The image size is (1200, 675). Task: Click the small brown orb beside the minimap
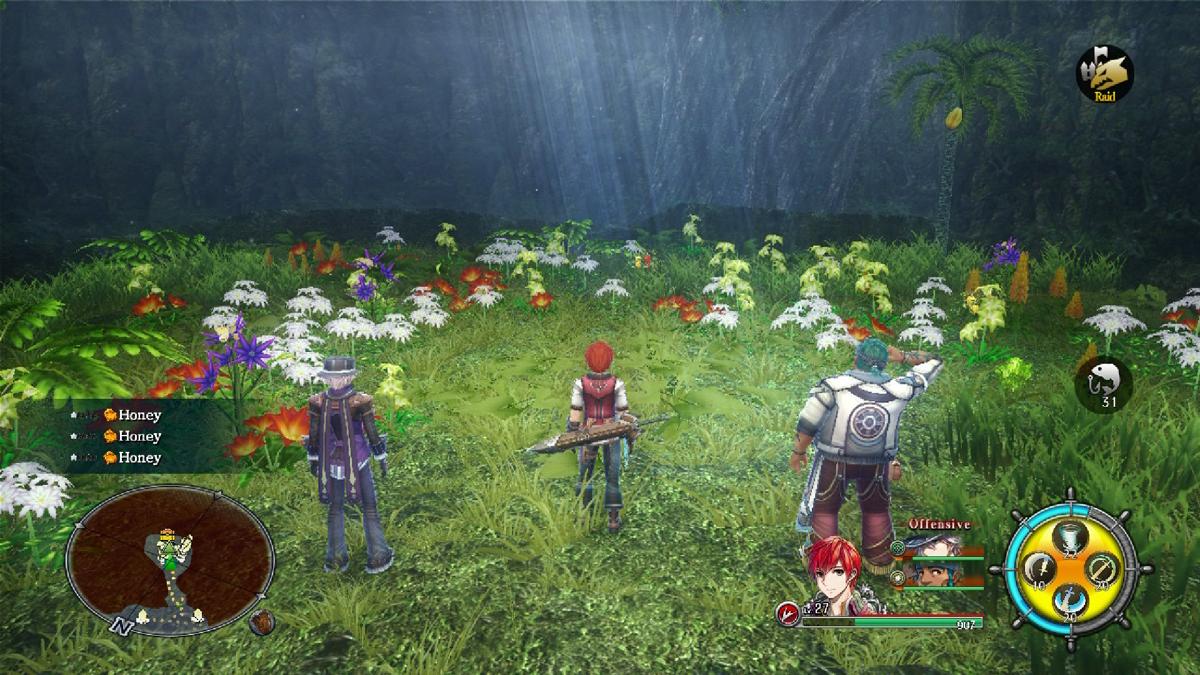262,621
